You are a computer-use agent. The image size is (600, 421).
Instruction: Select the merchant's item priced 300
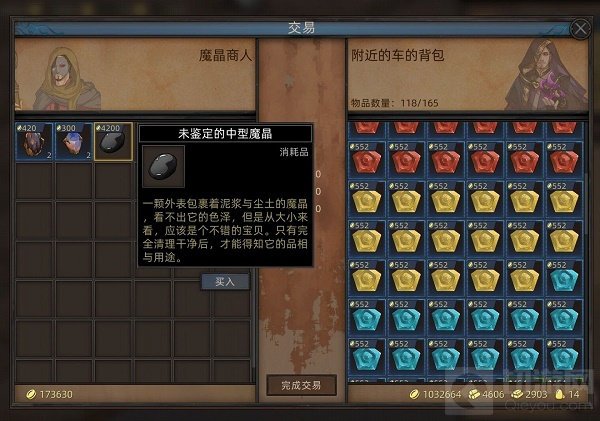pos(73,142)
